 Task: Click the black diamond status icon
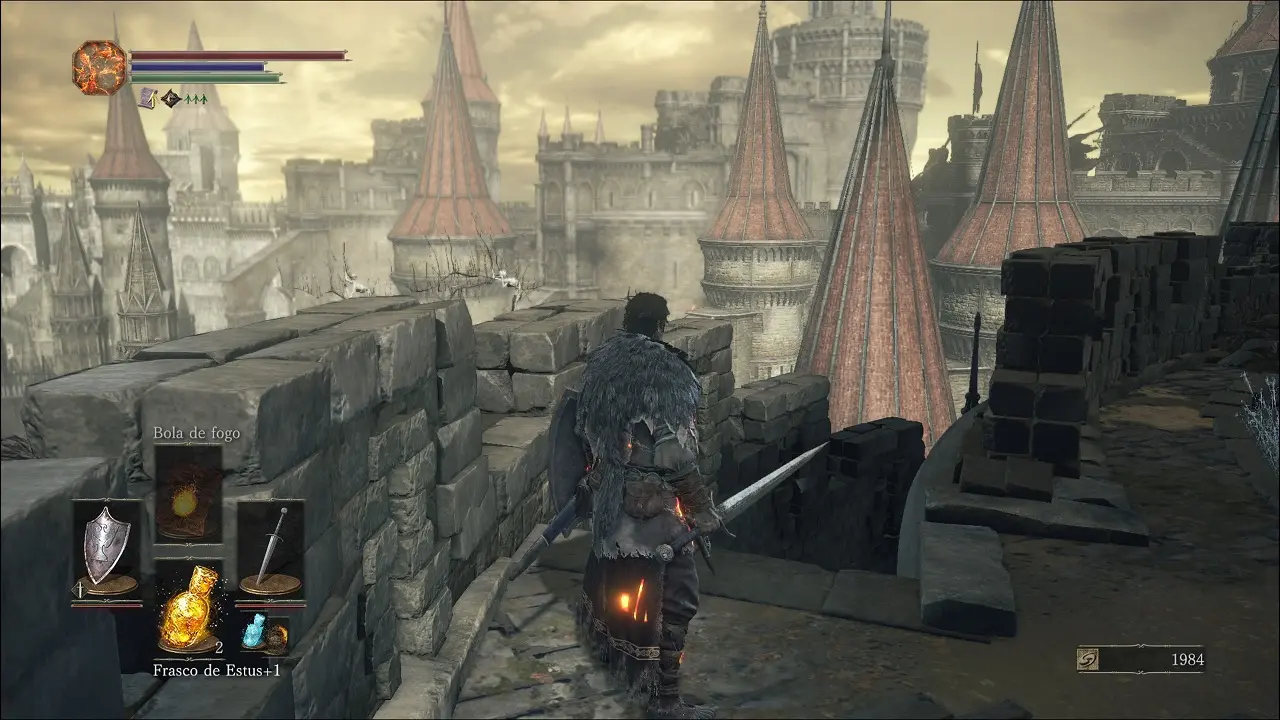171,98
